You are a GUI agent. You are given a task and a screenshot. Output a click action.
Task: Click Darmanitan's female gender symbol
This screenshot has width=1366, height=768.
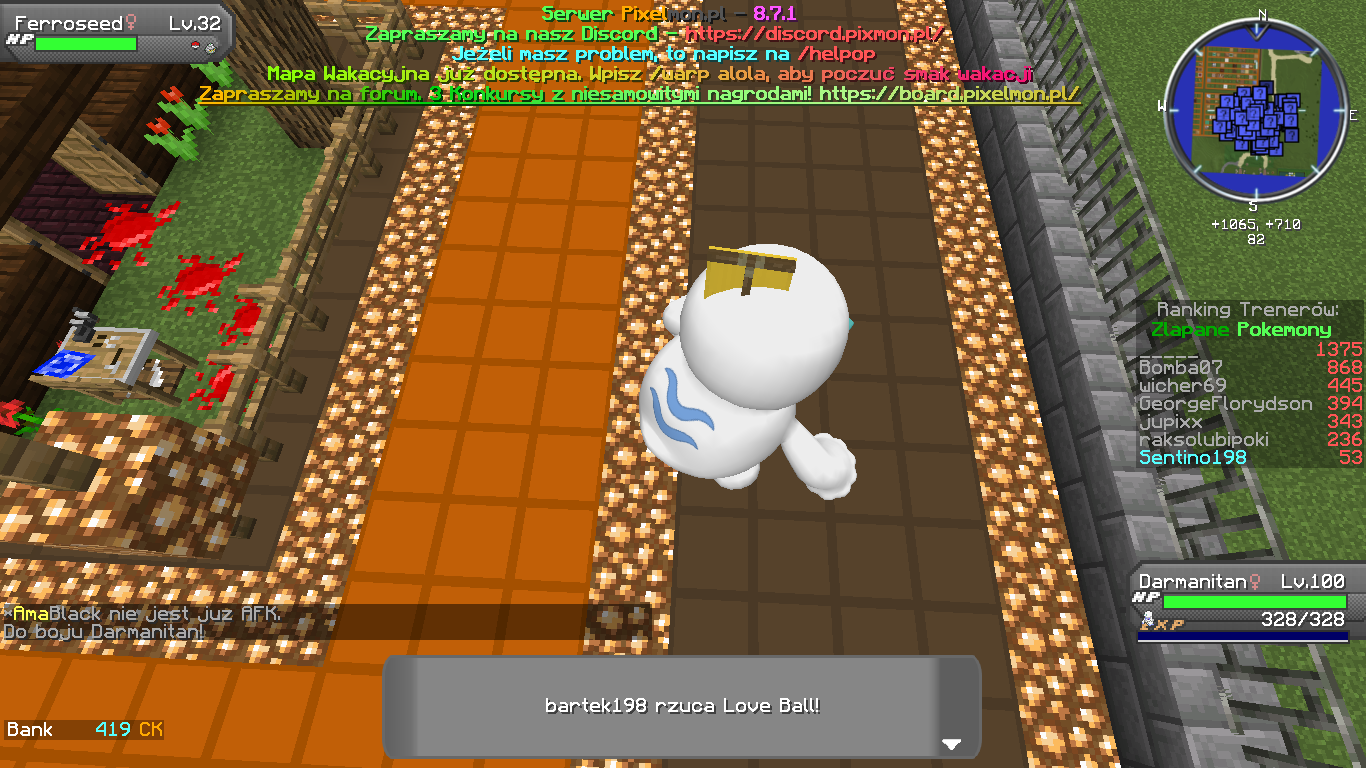tap(1254, 582)
